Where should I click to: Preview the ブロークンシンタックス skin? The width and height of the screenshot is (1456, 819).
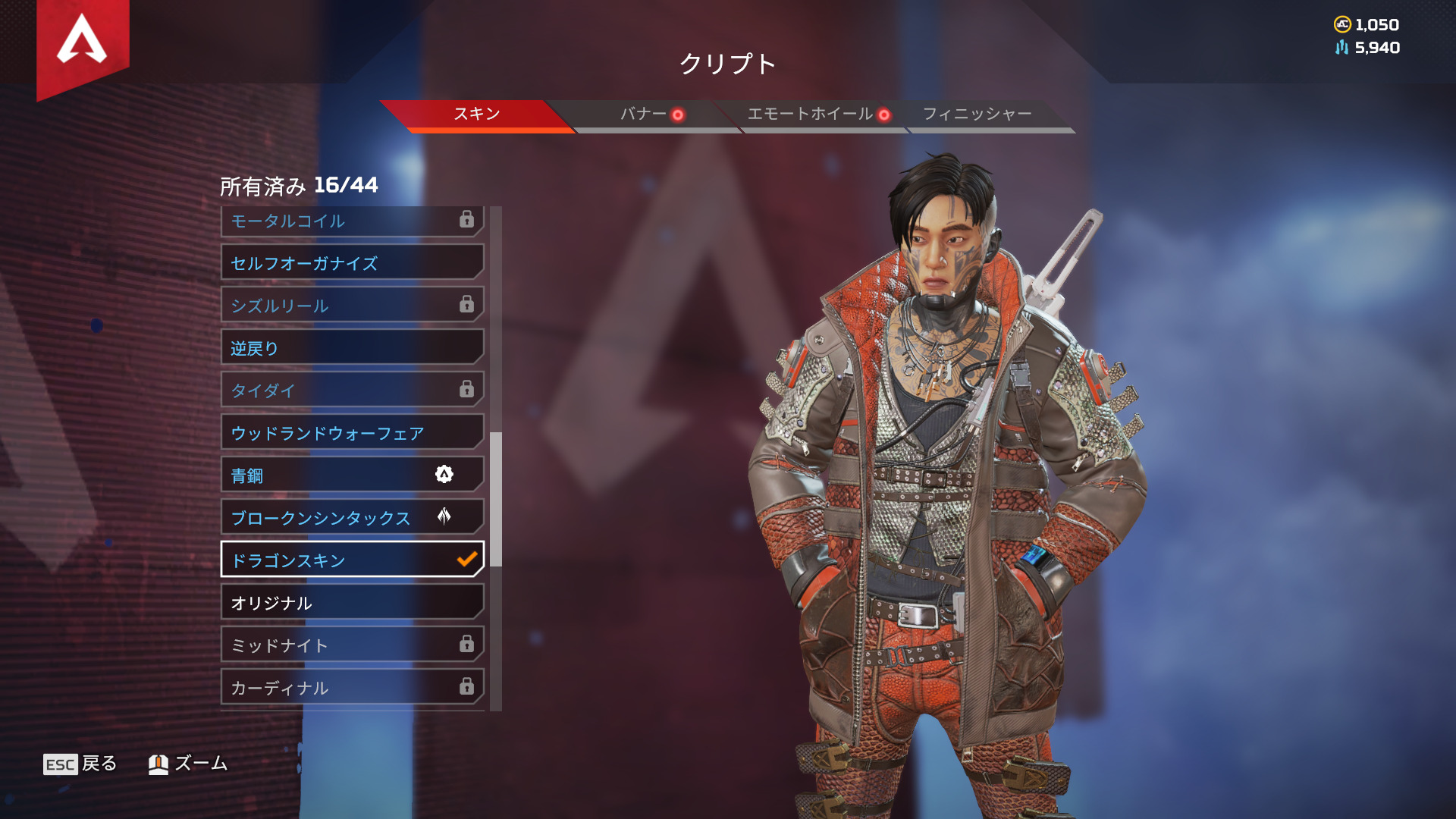(352, 518)
